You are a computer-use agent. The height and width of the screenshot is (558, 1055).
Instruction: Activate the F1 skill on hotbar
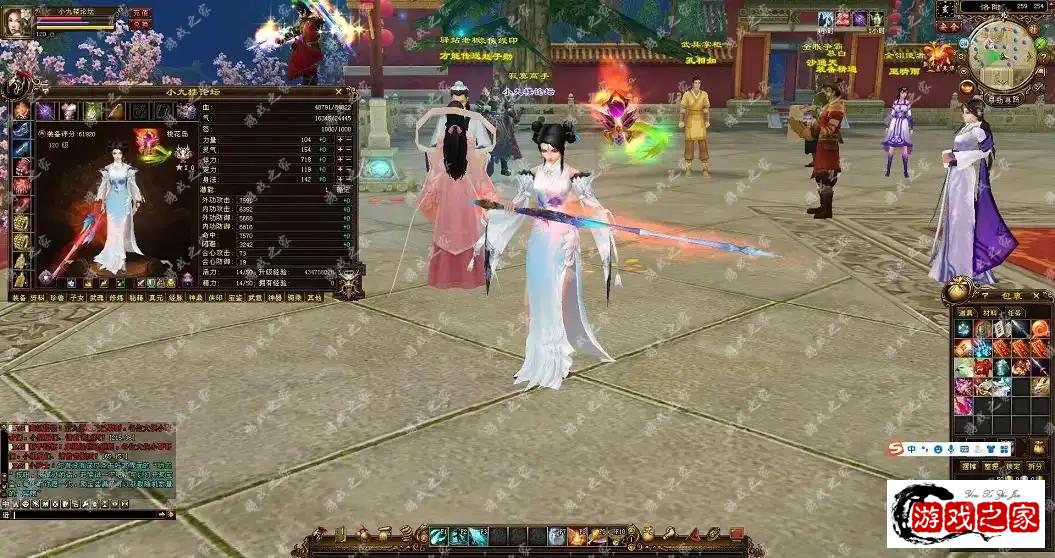[441, 537]
